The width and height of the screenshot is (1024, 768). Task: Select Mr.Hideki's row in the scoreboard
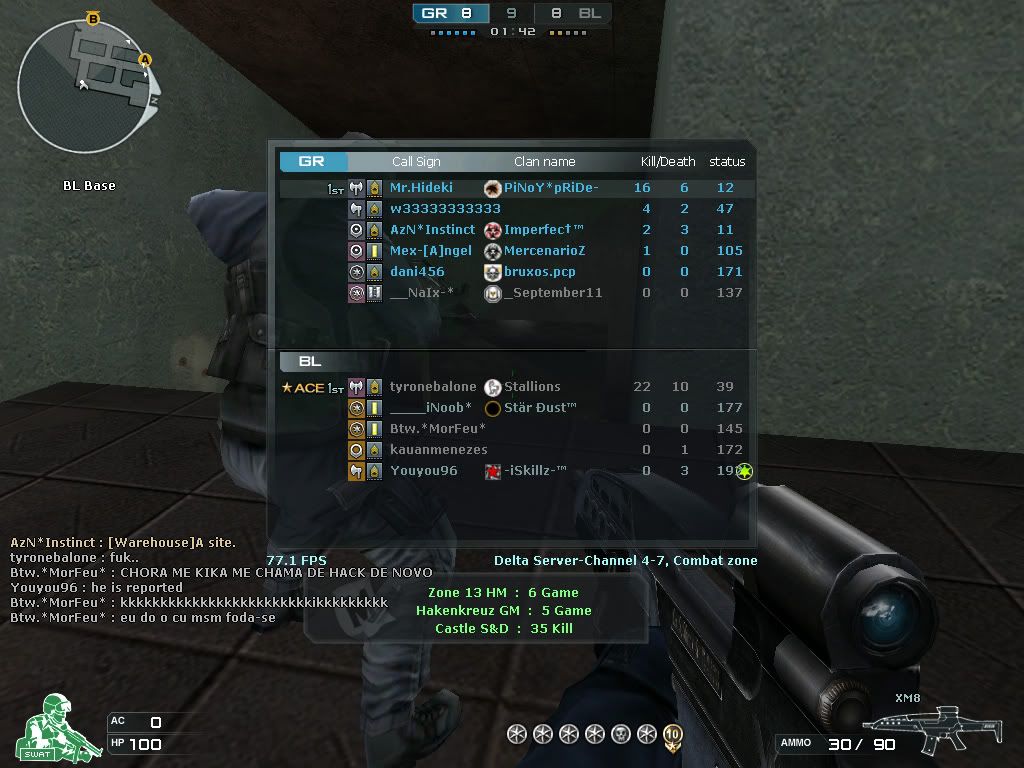pos(421,188)
